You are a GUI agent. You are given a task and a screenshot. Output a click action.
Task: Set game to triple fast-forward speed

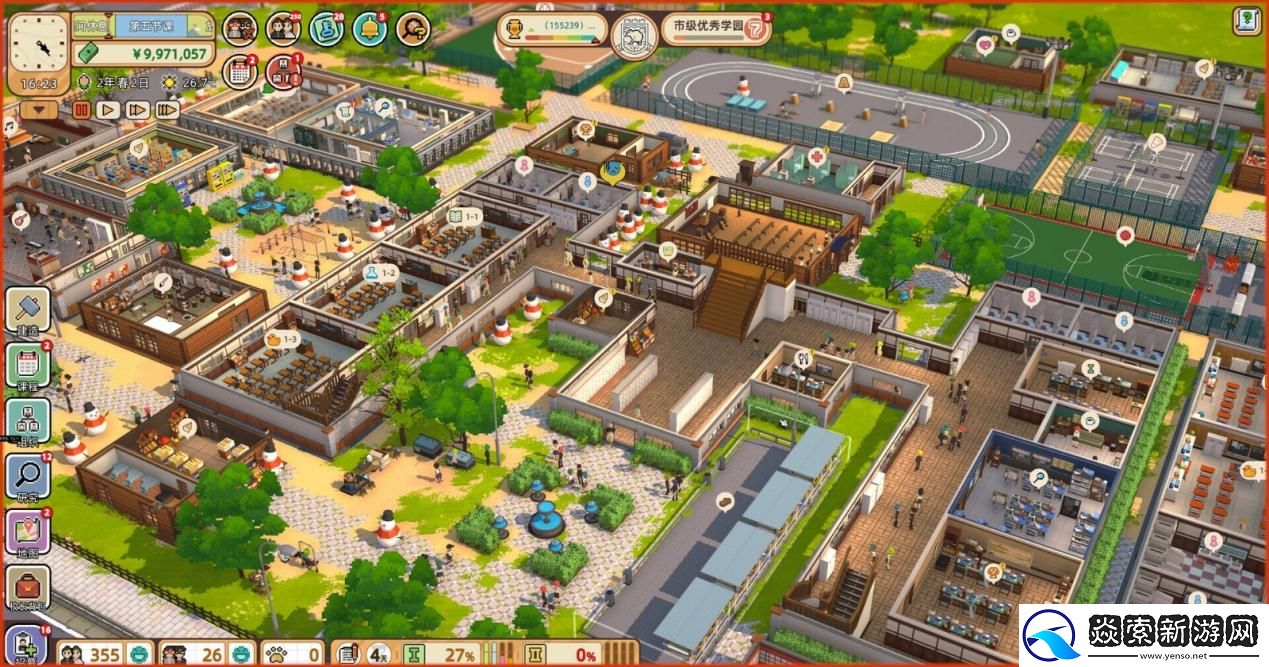167,109
